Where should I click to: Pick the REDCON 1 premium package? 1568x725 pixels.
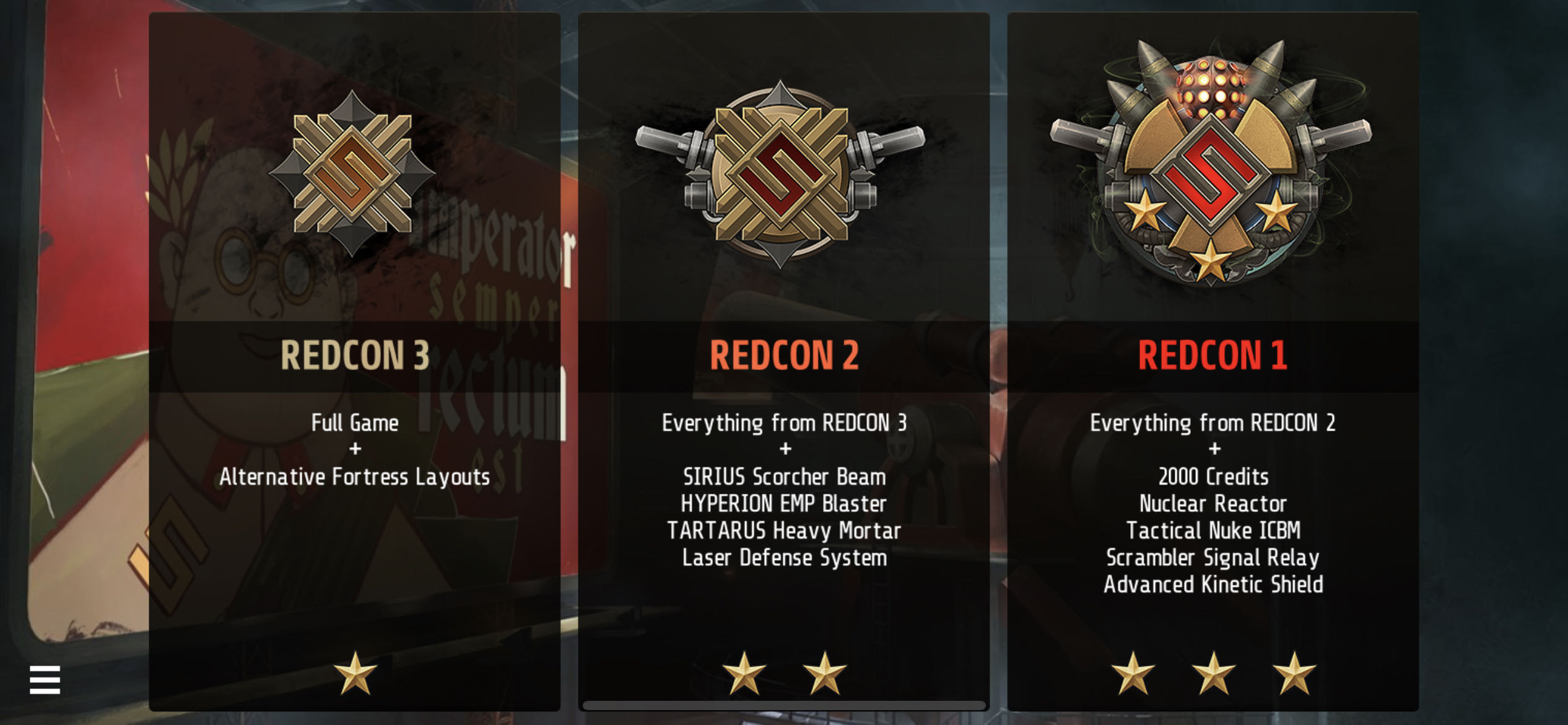point(1213,361)
